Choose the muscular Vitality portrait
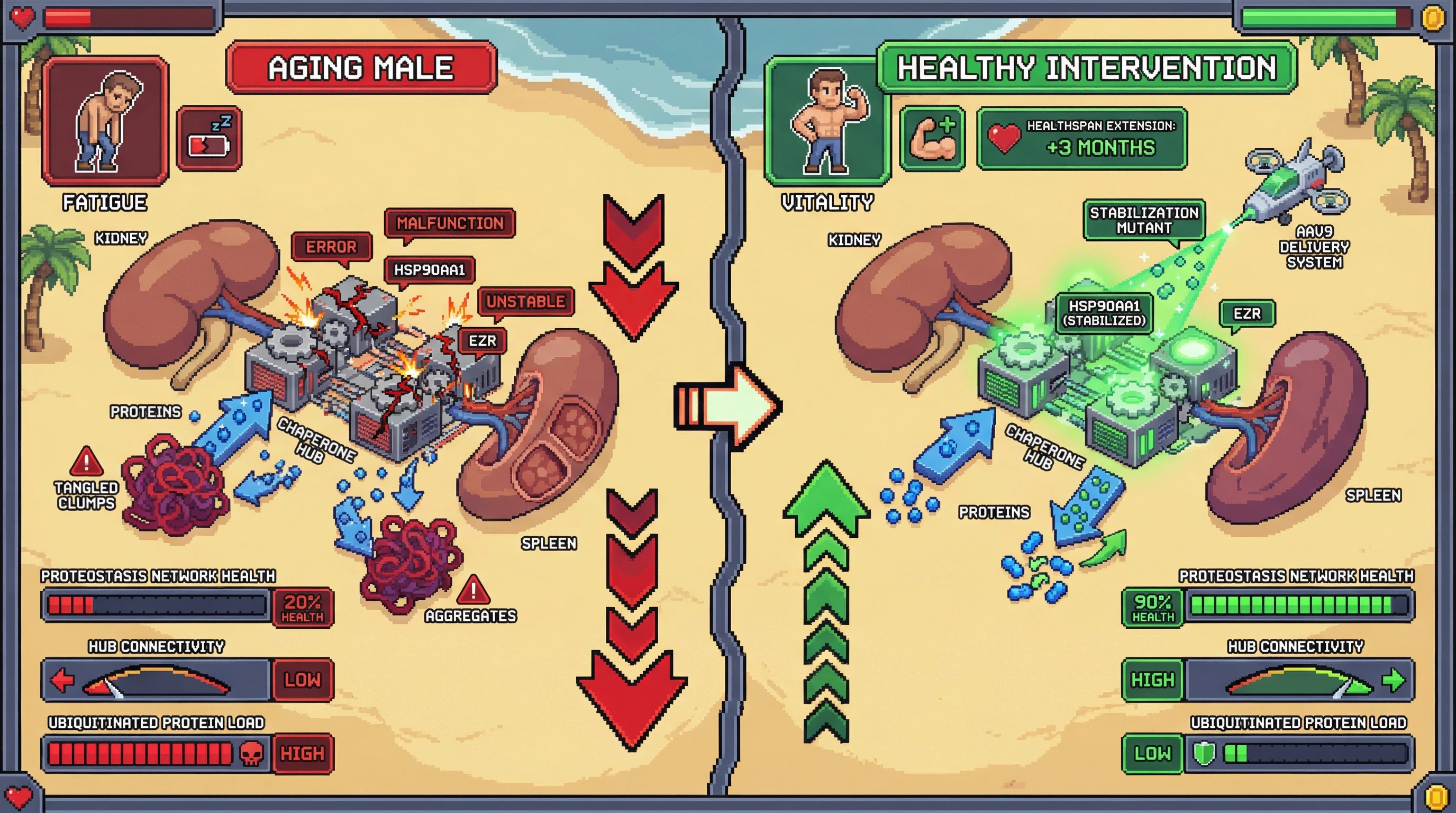This screenshot has height=813, width=1456. click(x=826, y=121)
